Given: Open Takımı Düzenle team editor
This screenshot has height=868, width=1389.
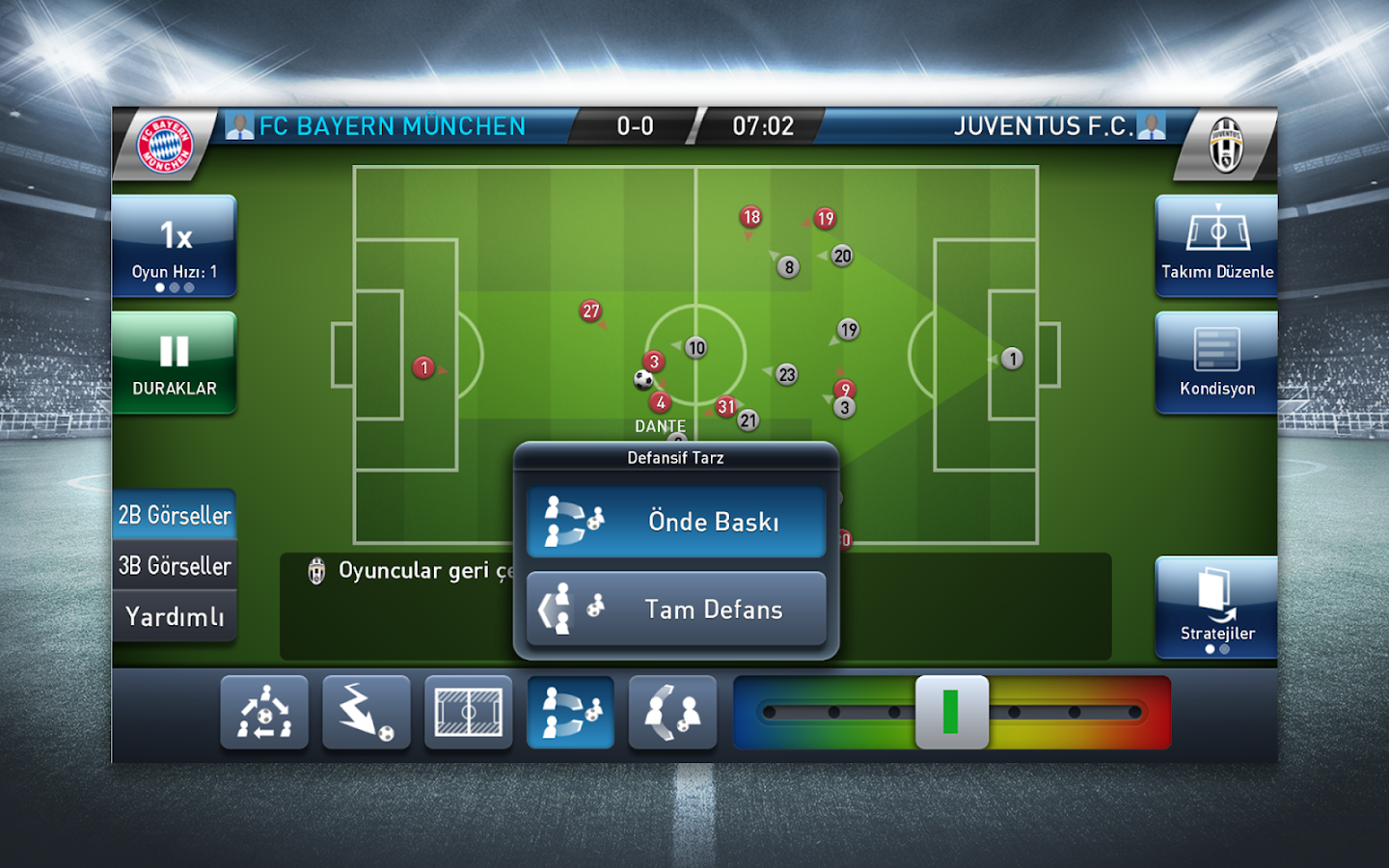Looking at the screenshot, I should point(1216,246).
